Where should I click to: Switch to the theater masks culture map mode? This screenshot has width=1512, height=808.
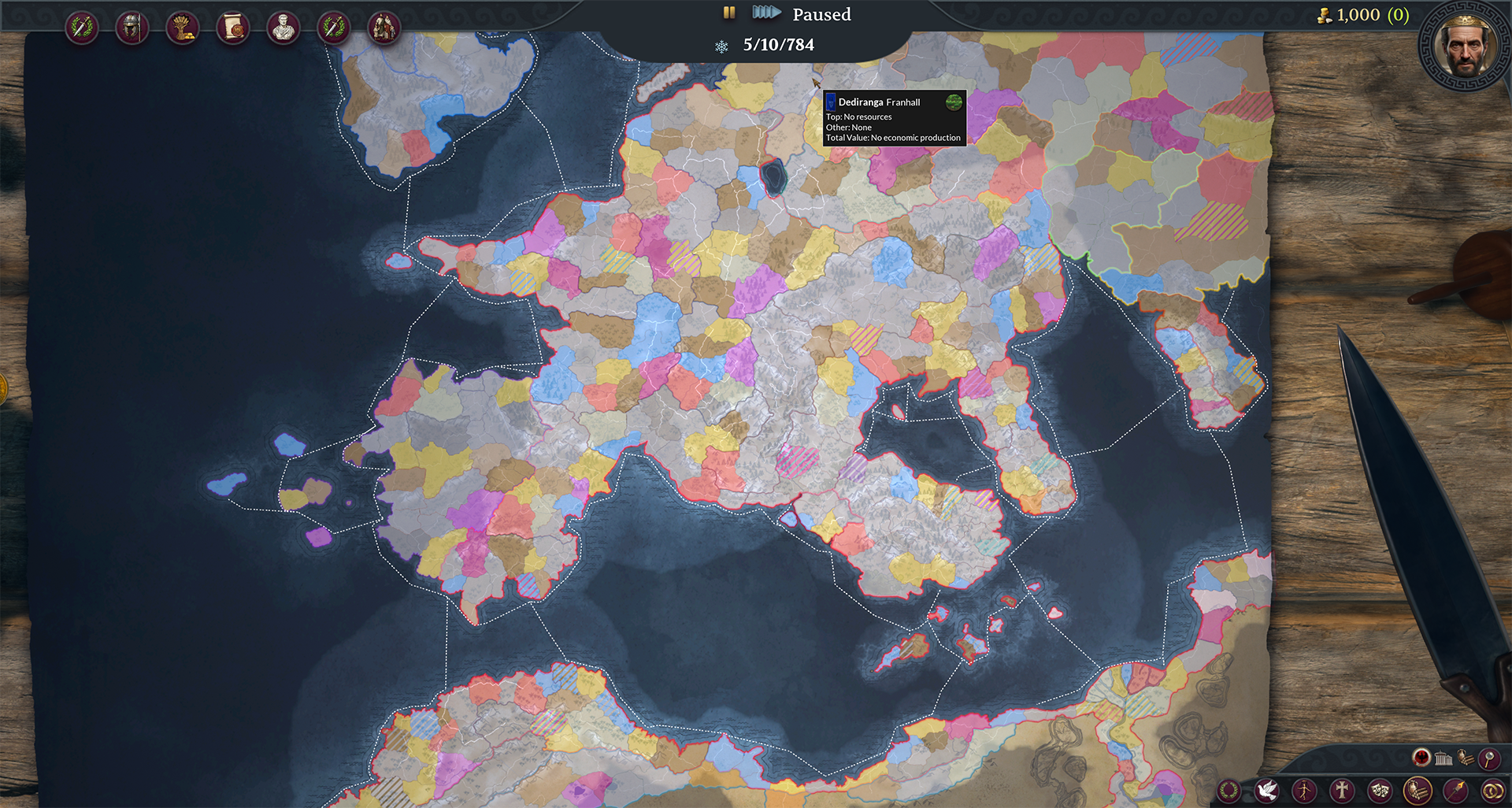click(x=1380, y=790)
